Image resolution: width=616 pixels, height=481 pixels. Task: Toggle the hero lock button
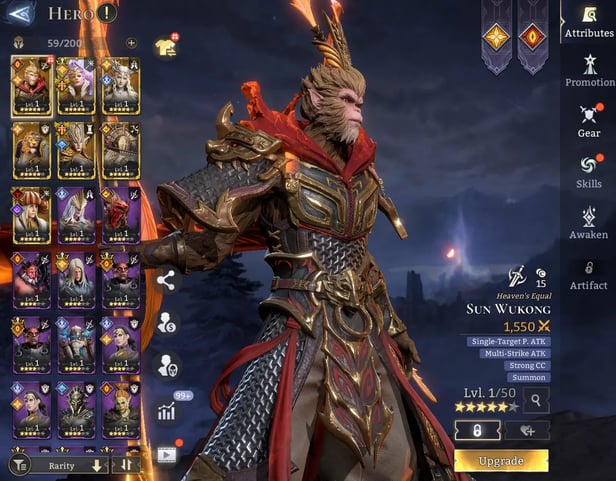tap(477, 430)
